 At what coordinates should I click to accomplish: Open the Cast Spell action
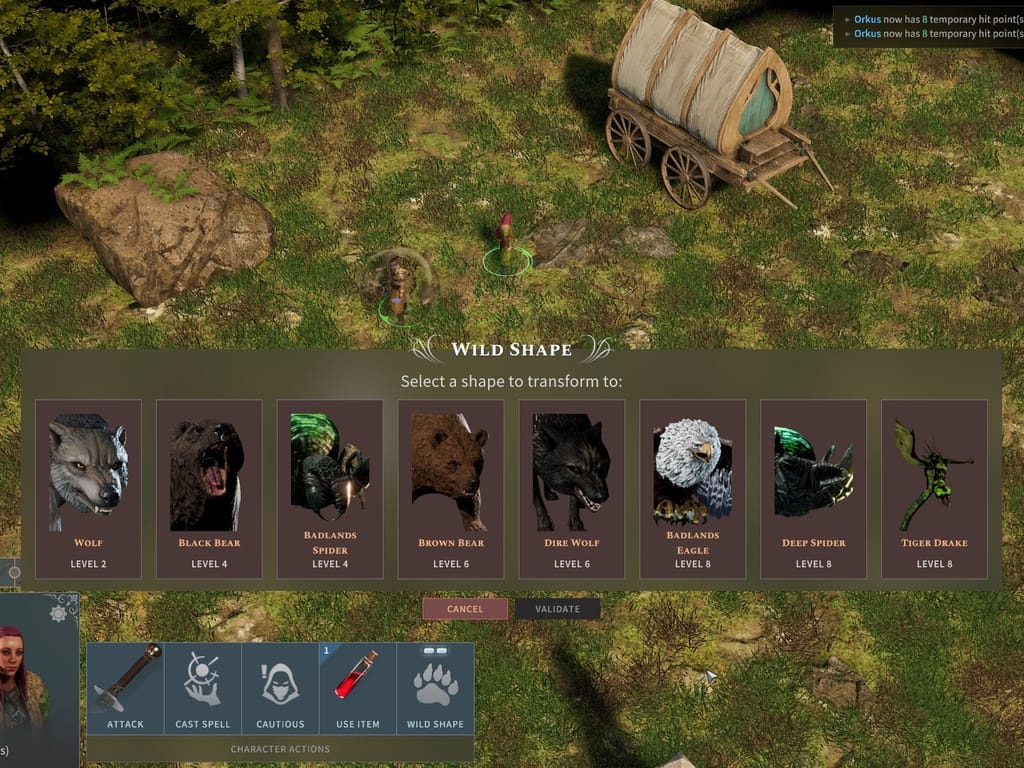point(203,688)
